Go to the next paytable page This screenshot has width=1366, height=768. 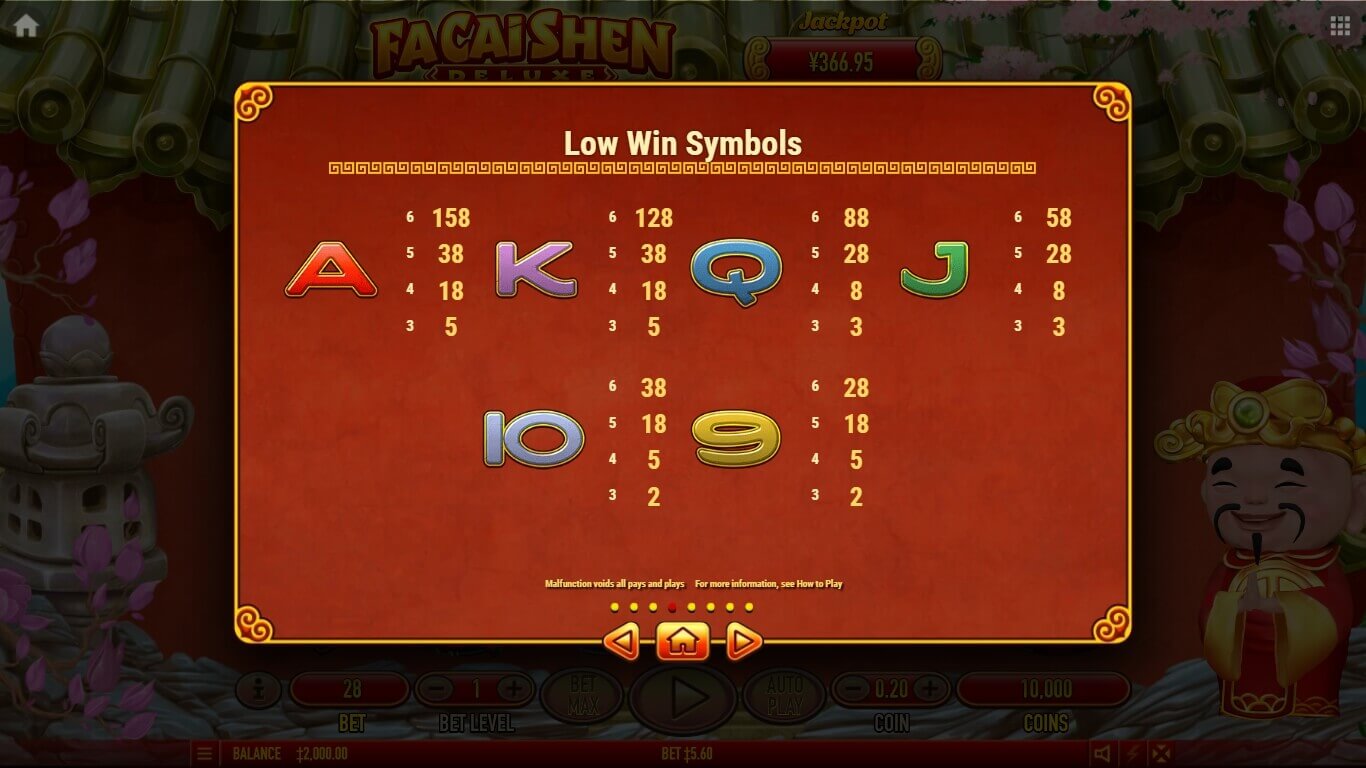click(743, 641)
